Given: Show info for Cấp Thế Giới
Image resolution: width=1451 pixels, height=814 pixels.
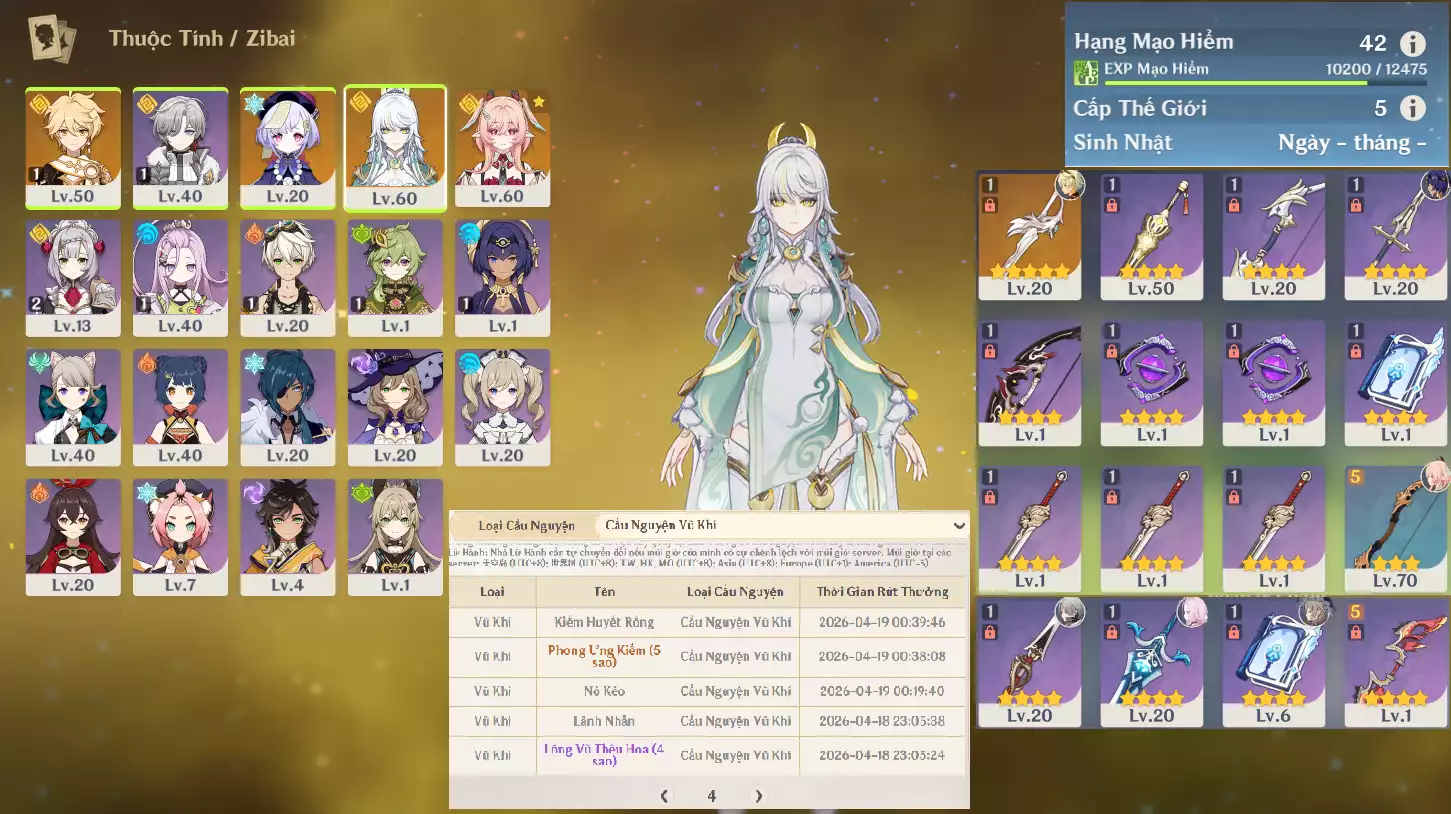Looking at the screenshot, I should tap(1412, 108).
